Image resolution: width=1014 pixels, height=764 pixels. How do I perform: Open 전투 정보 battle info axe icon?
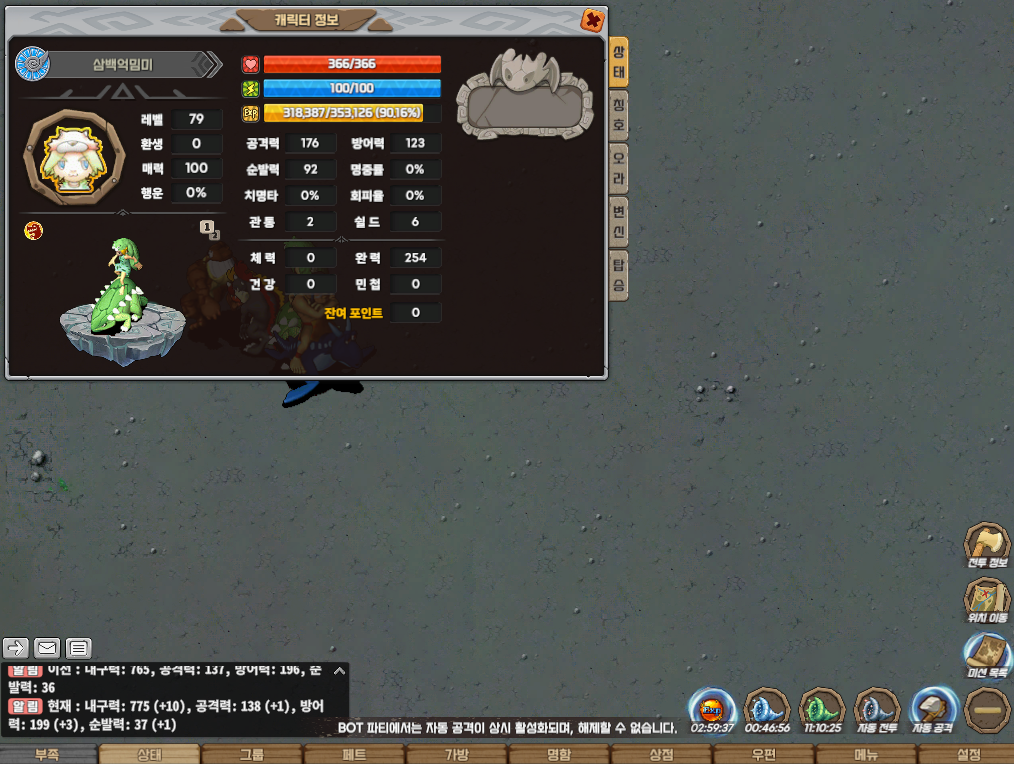[986, 545]
